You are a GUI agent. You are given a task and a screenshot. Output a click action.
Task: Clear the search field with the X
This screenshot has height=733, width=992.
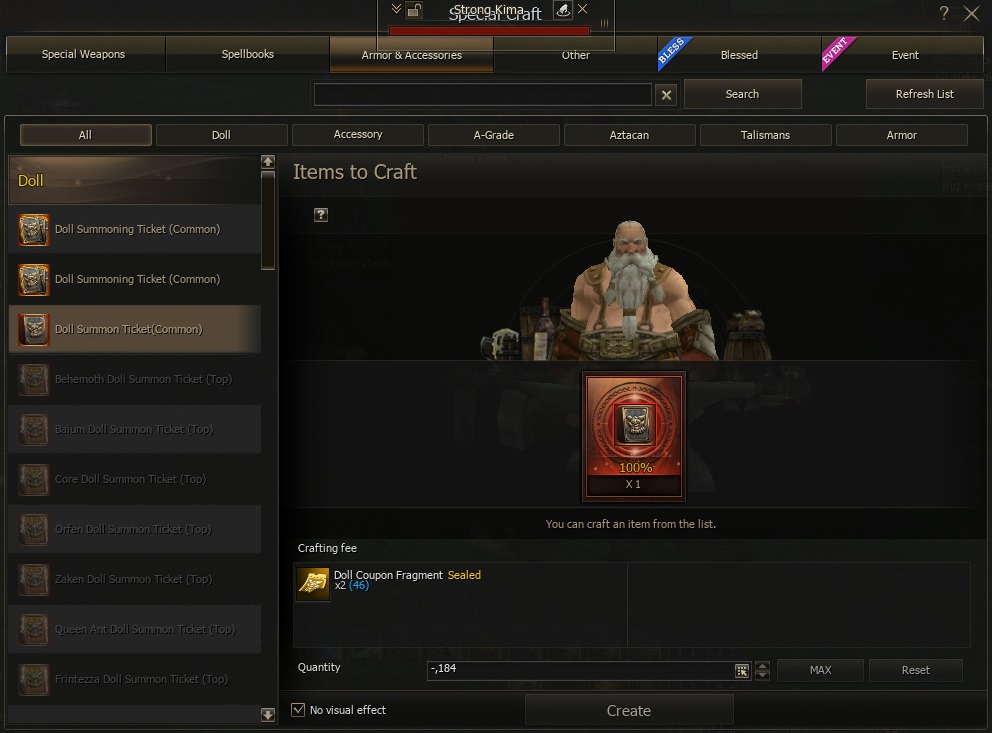pyautogui.click(x=666, y=94)
